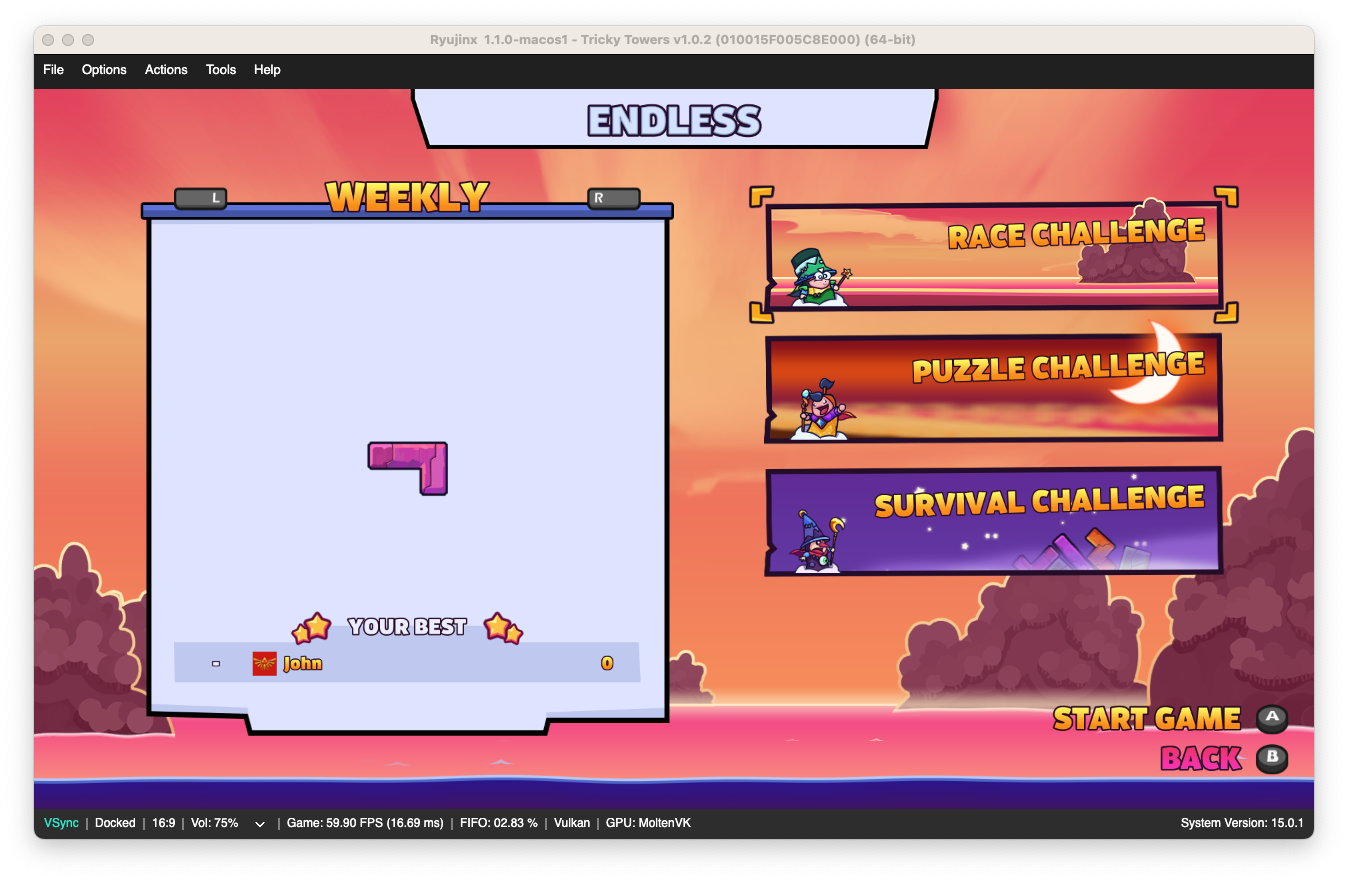Image resolution: width=1348 pixels, height=881 pixels.
Task: Toggle the 16:9 aspect ratio setting
Action: tap(163, 823)
